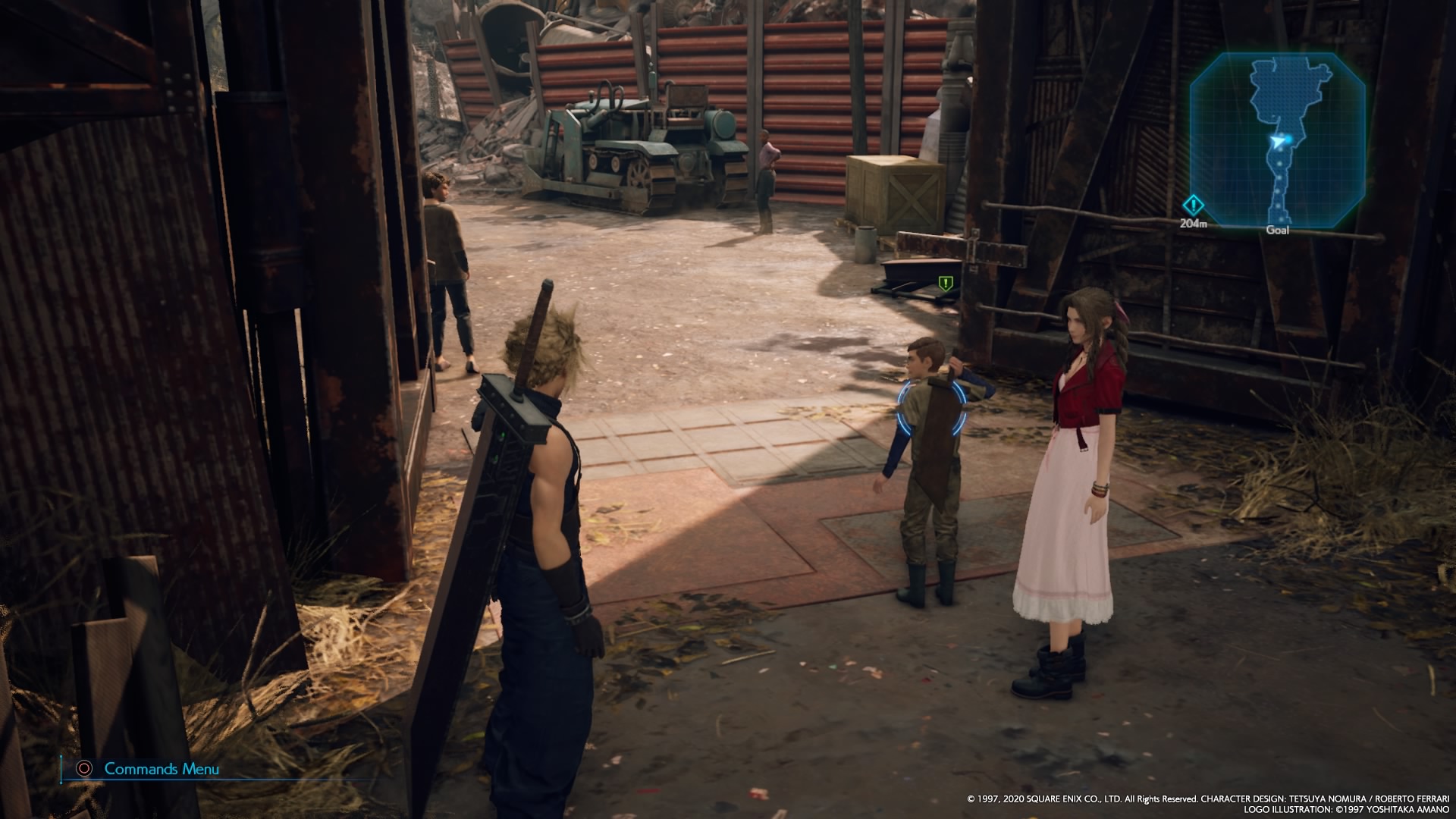The width and height of the screenshot is (1456, 819).
Task: Toggle the 204m distance indicator
Action: 1194,222
